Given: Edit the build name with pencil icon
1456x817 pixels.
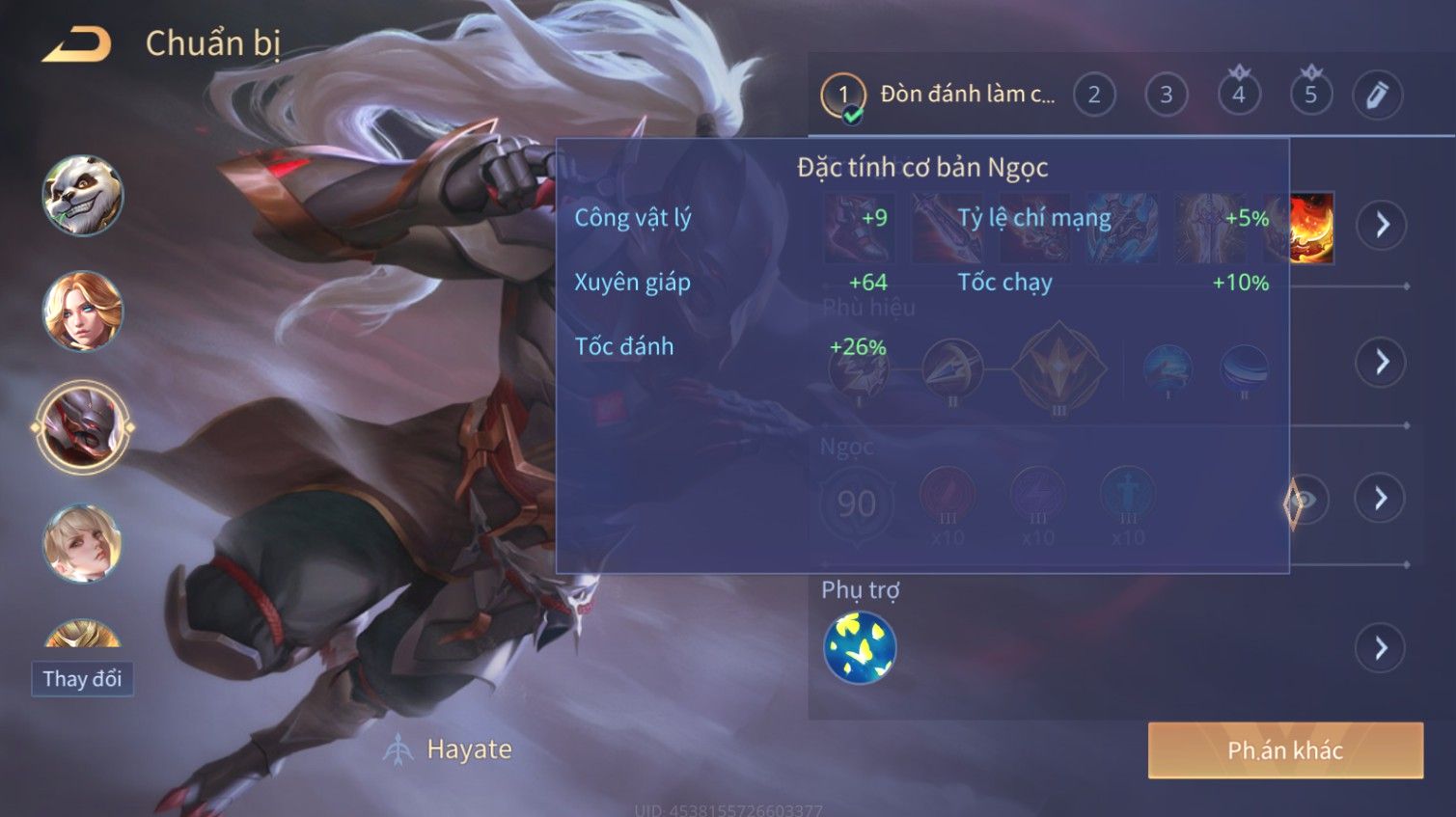Looking at the screenshot, I should 1377,95.
